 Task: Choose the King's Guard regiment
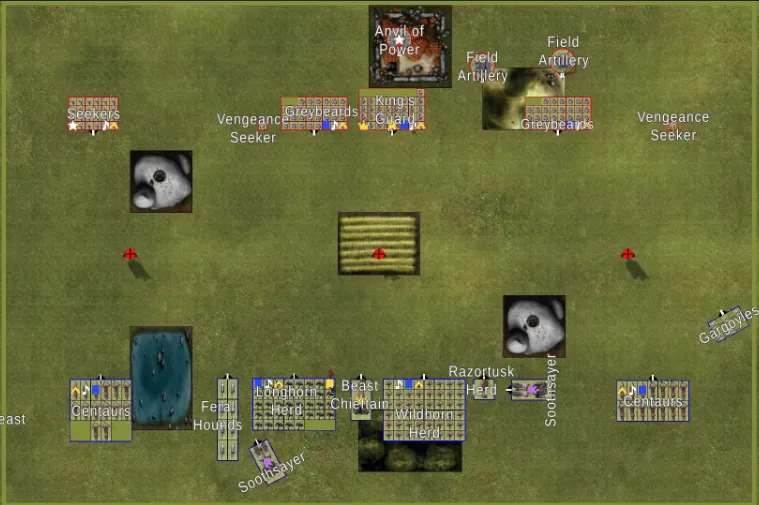[x=392, y=110]
